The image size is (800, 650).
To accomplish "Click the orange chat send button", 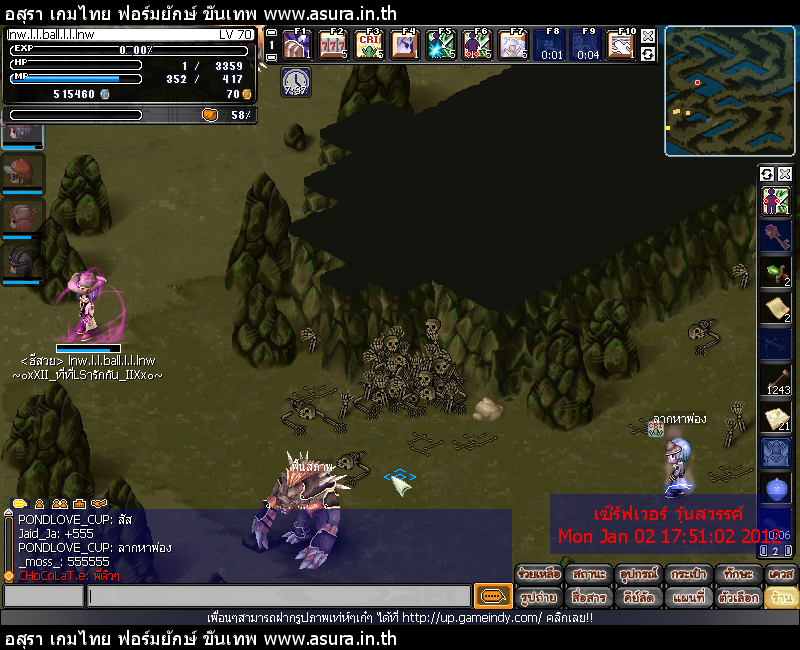I will point(492,596).
